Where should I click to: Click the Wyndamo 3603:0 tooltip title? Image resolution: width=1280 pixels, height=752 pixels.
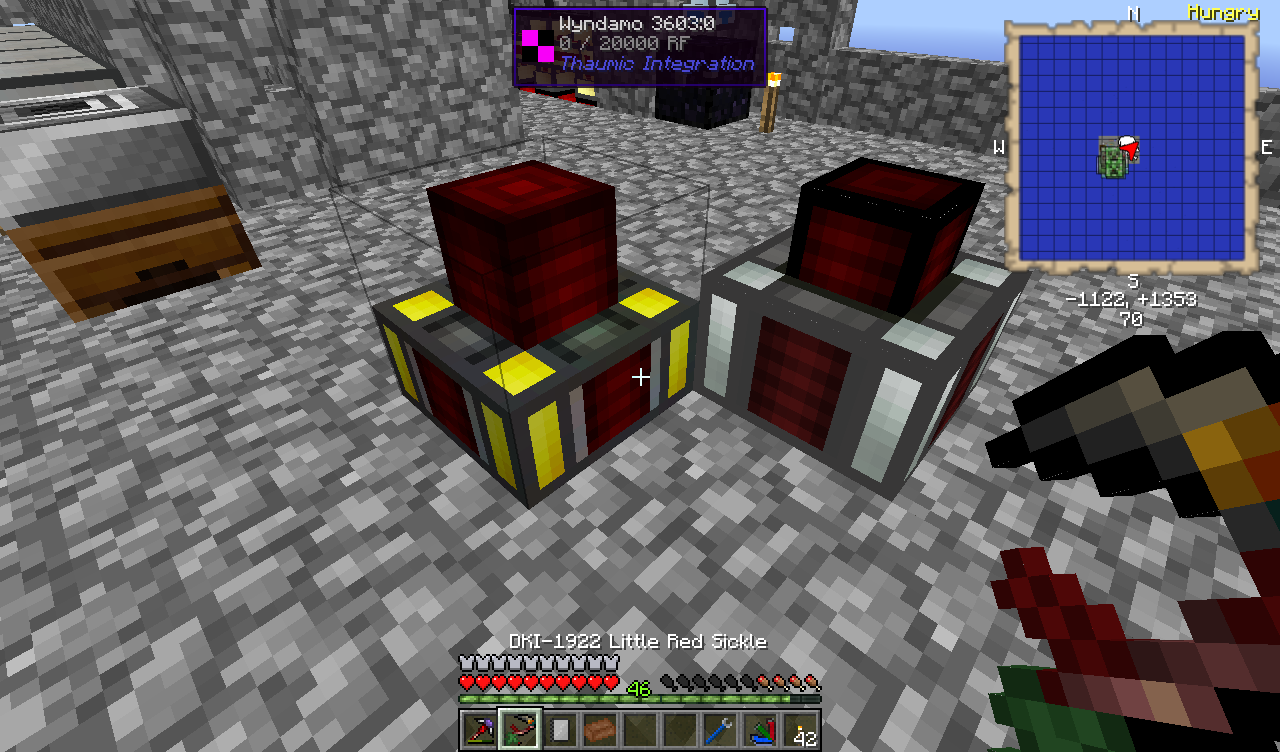640,24
